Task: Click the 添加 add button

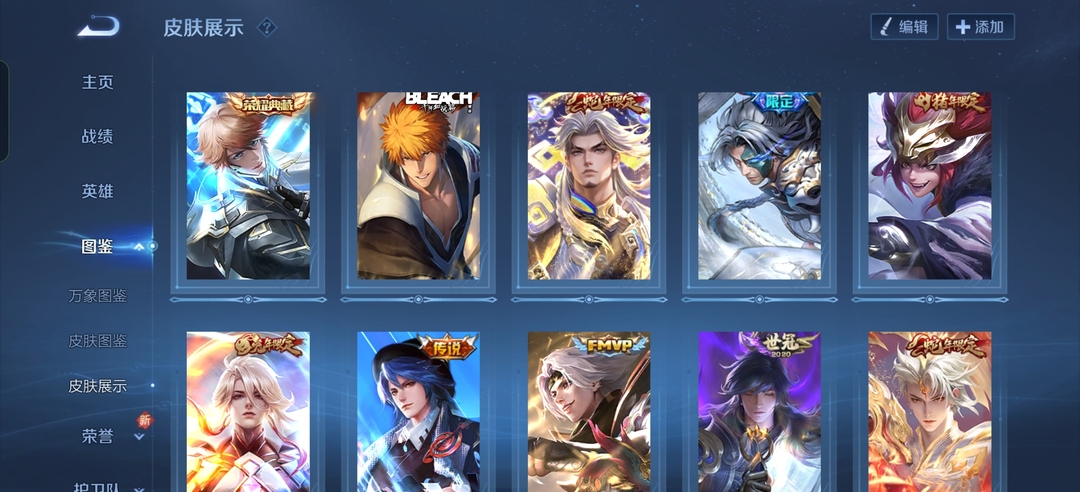Action: pyautogui.click(x=980, y=27)
